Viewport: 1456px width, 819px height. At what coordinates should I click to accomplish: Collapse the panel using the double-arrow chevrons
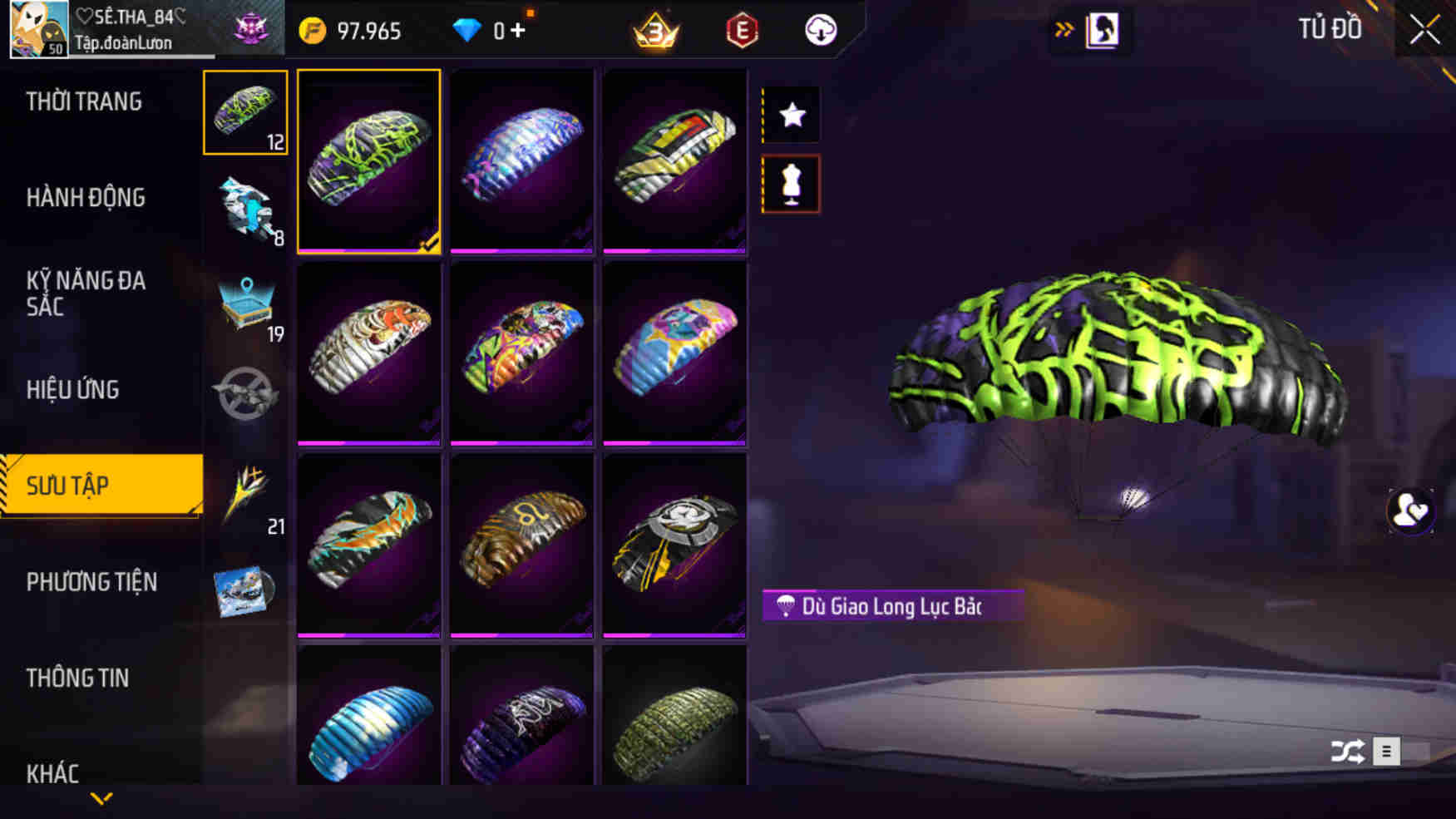(x=1064, y=27)
